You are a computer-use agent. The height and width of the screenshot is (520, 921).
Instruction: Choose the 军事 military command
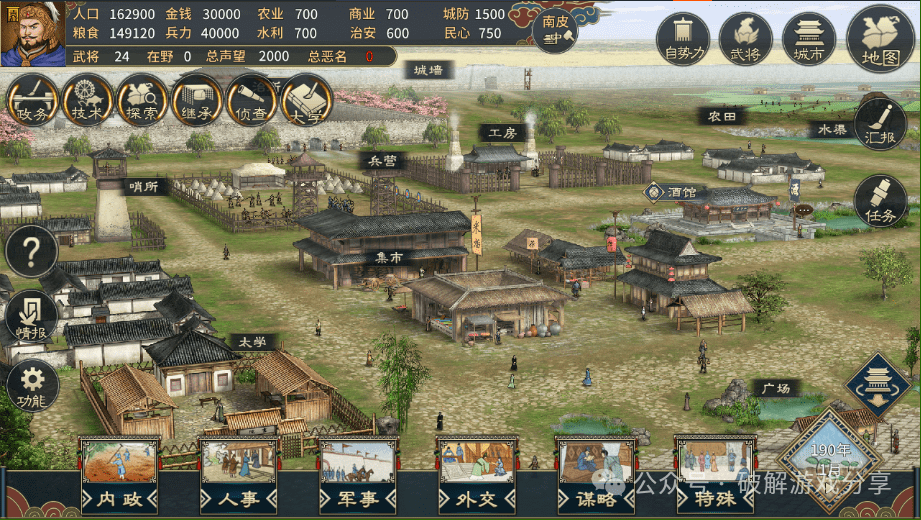click(x=358, y=474)
